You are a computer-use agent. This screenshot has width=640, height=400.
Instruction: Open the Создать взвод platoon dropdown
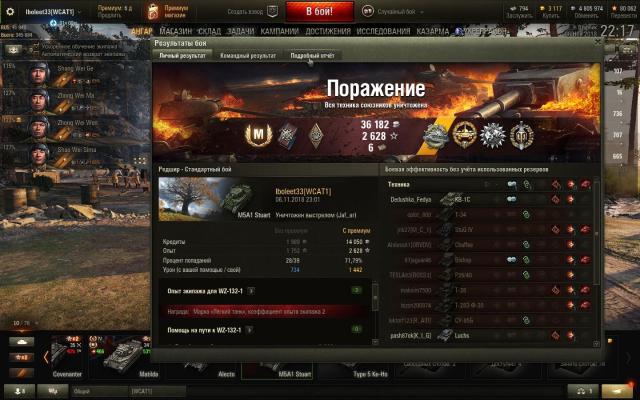coord(245,10)
